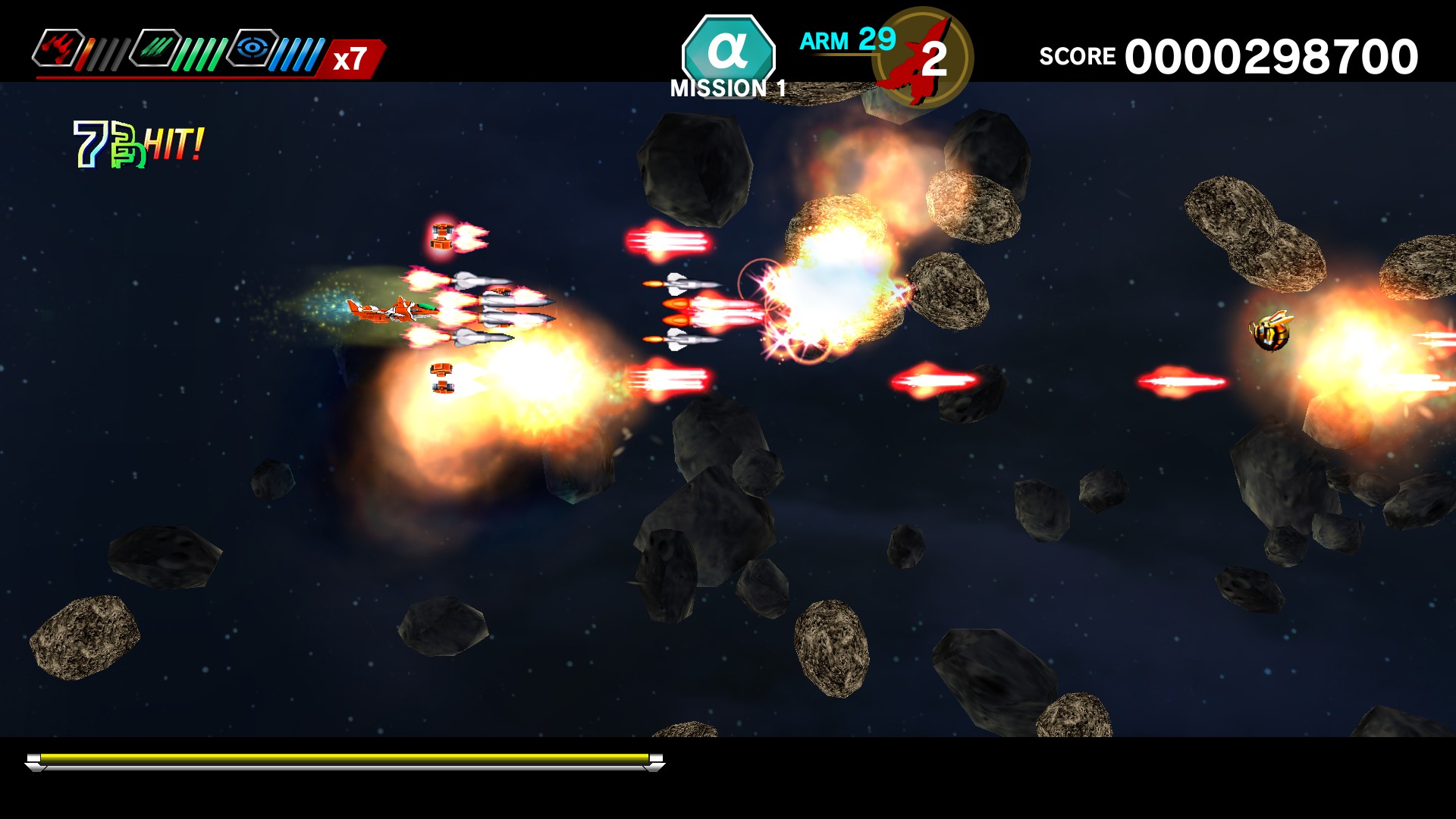Click the SCORE heading text

click(x=1078, y=55)
